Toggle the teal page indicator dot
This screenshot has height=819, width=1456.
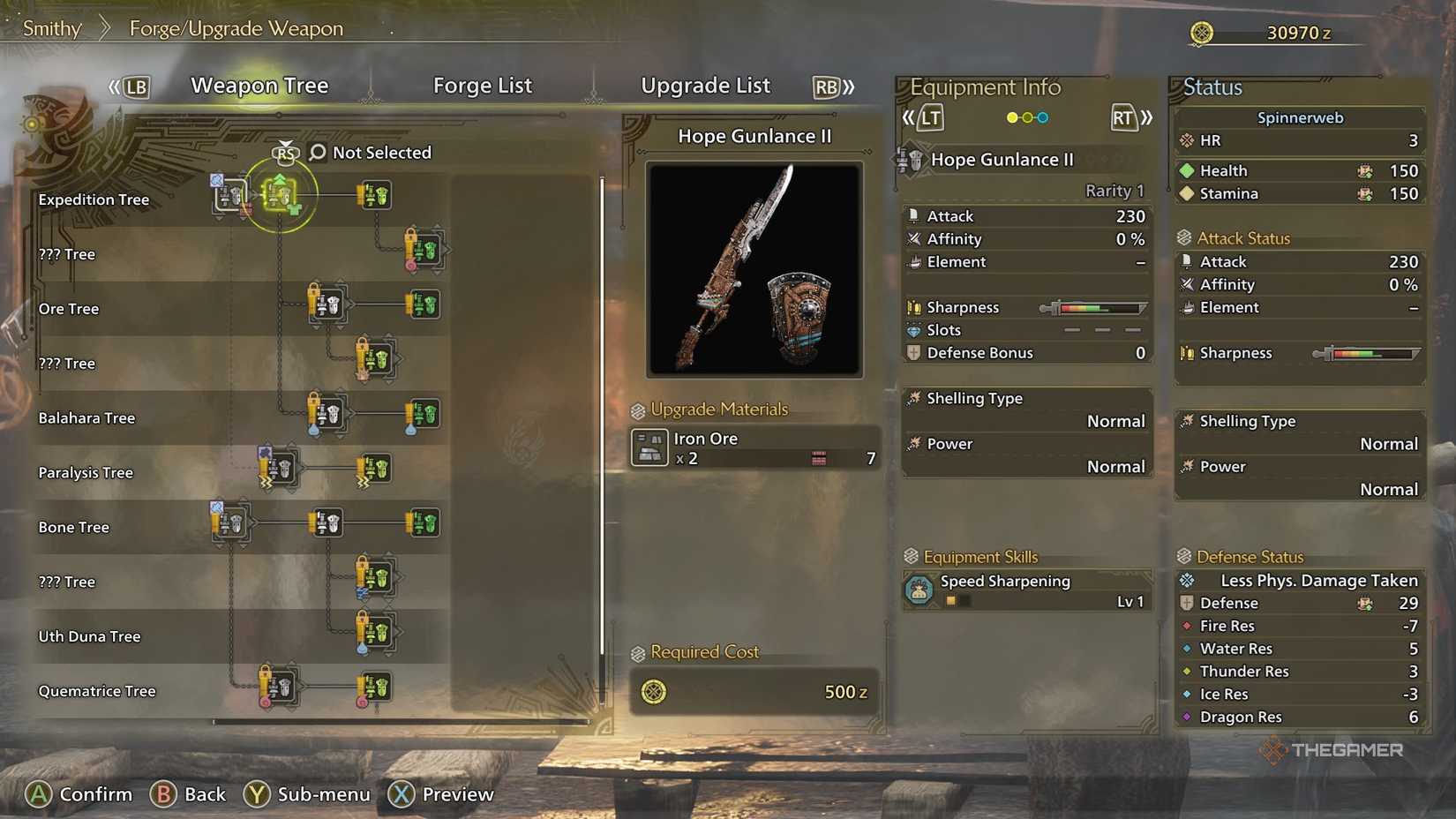coord(1042,116)
